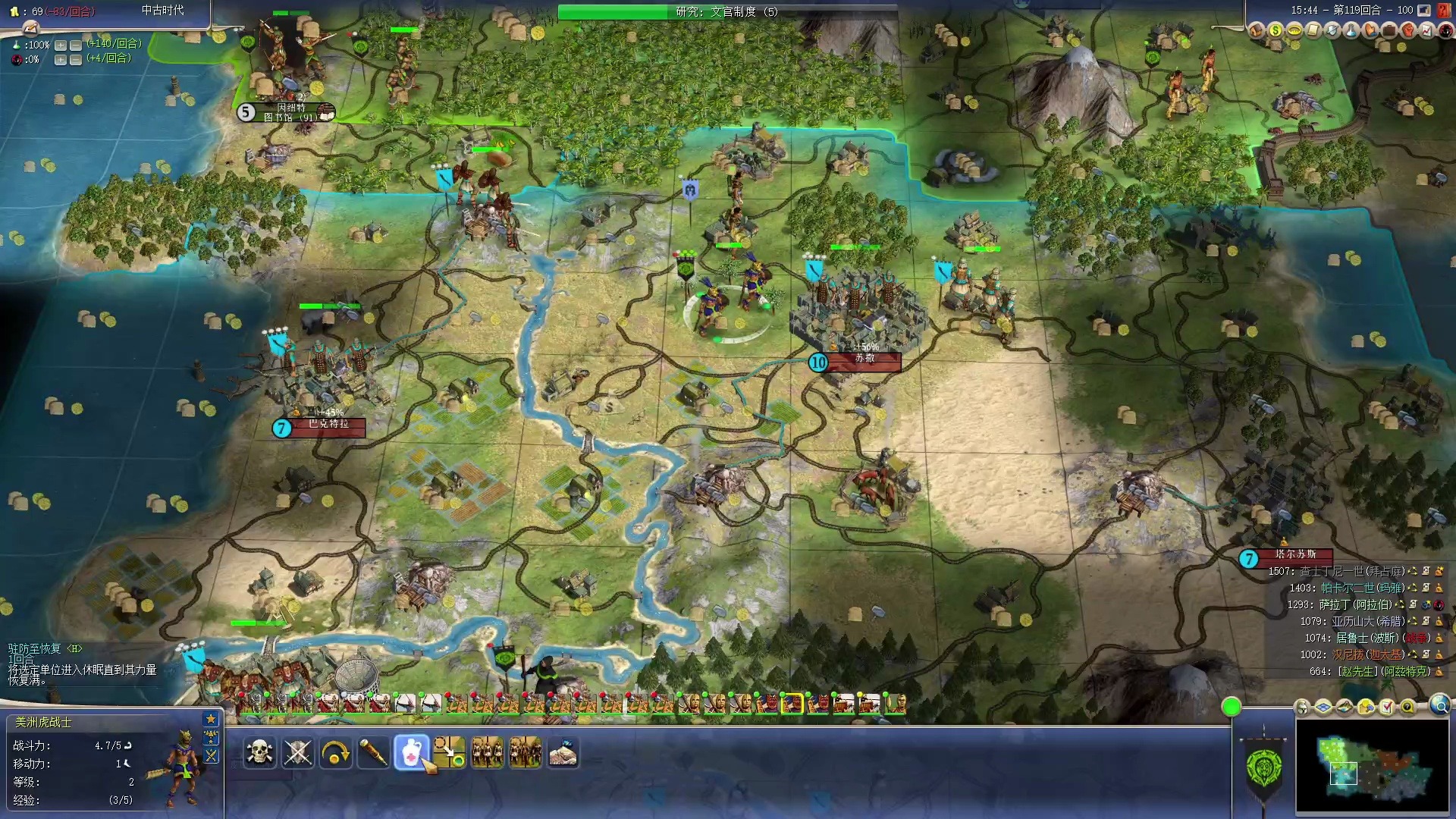The image size is (1456, 819).
Task: Choose the telescope explore command
Action: click(x=373, y=753)
